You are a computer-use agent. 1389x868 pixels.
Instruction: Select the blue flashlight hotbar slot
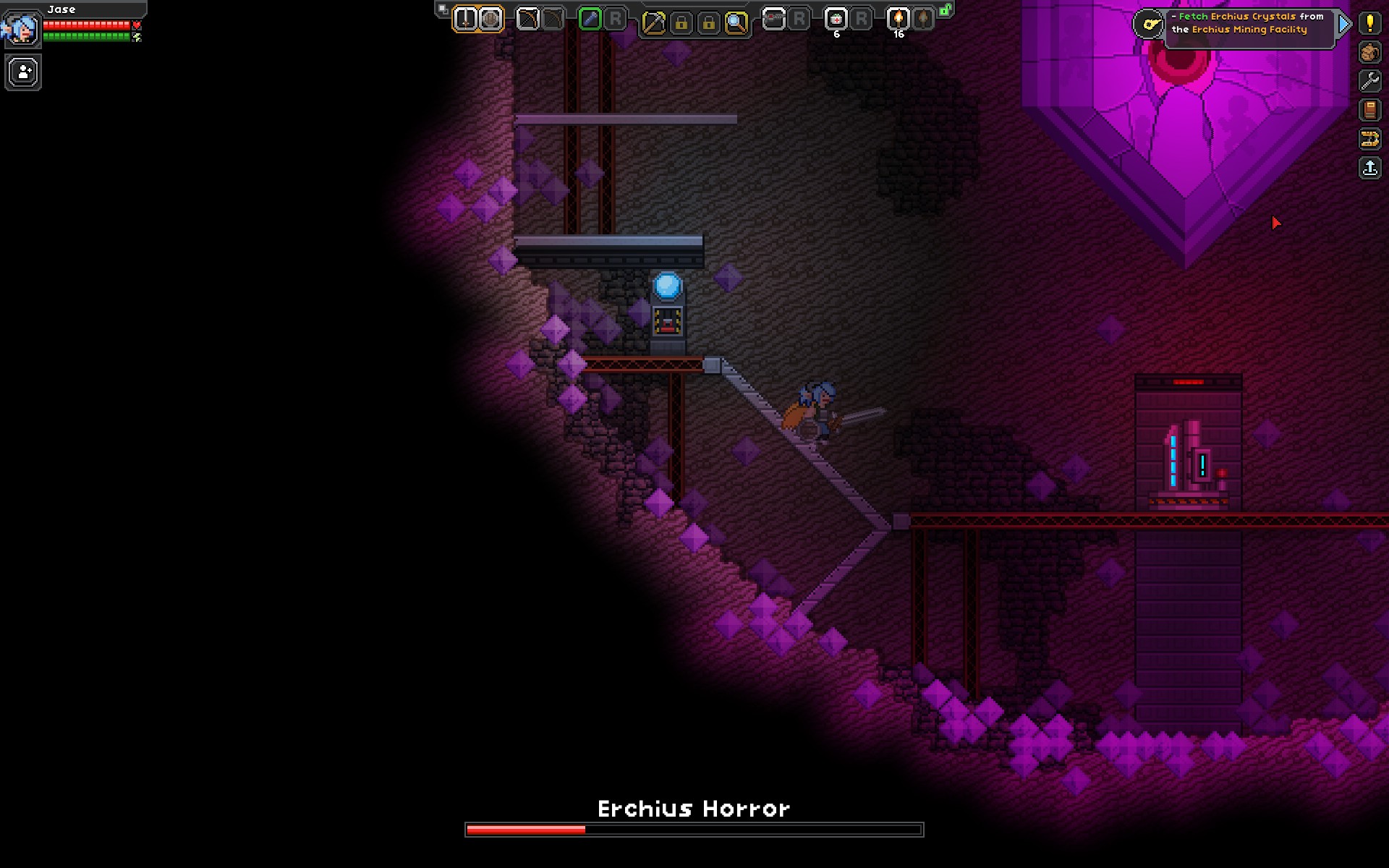(x=590, y=20)
